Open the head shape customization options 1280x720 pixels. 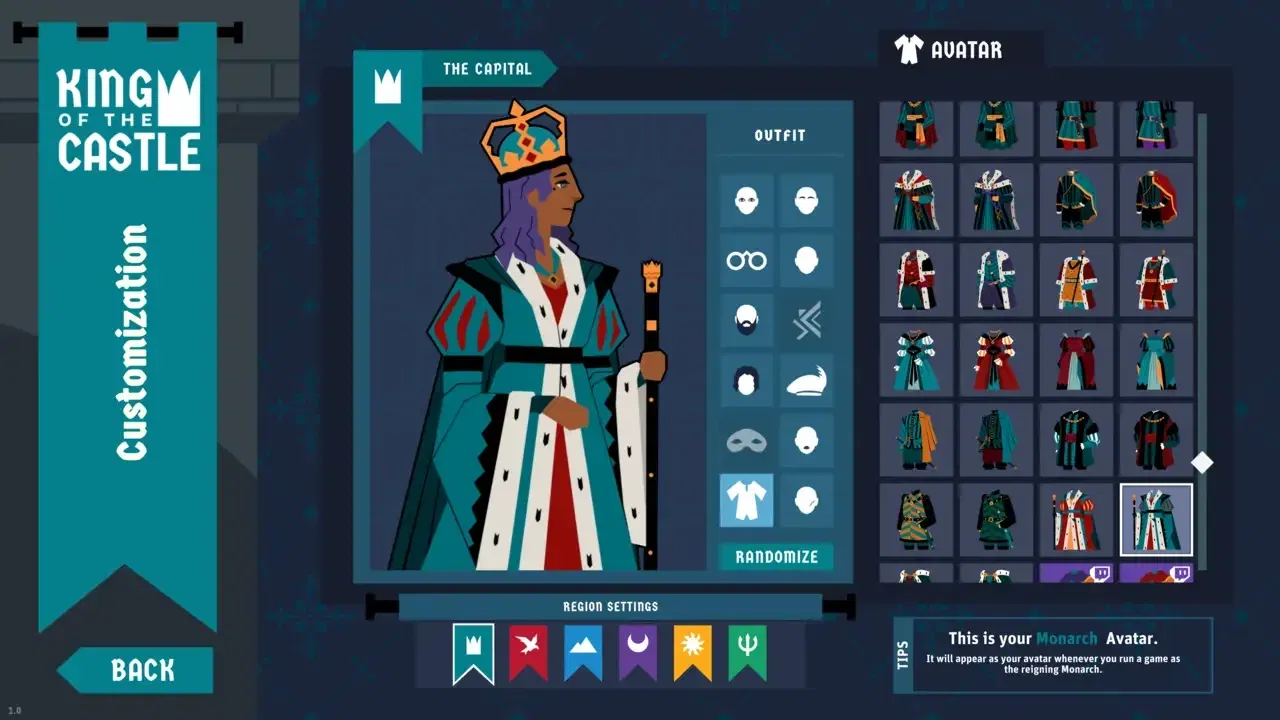807,260
